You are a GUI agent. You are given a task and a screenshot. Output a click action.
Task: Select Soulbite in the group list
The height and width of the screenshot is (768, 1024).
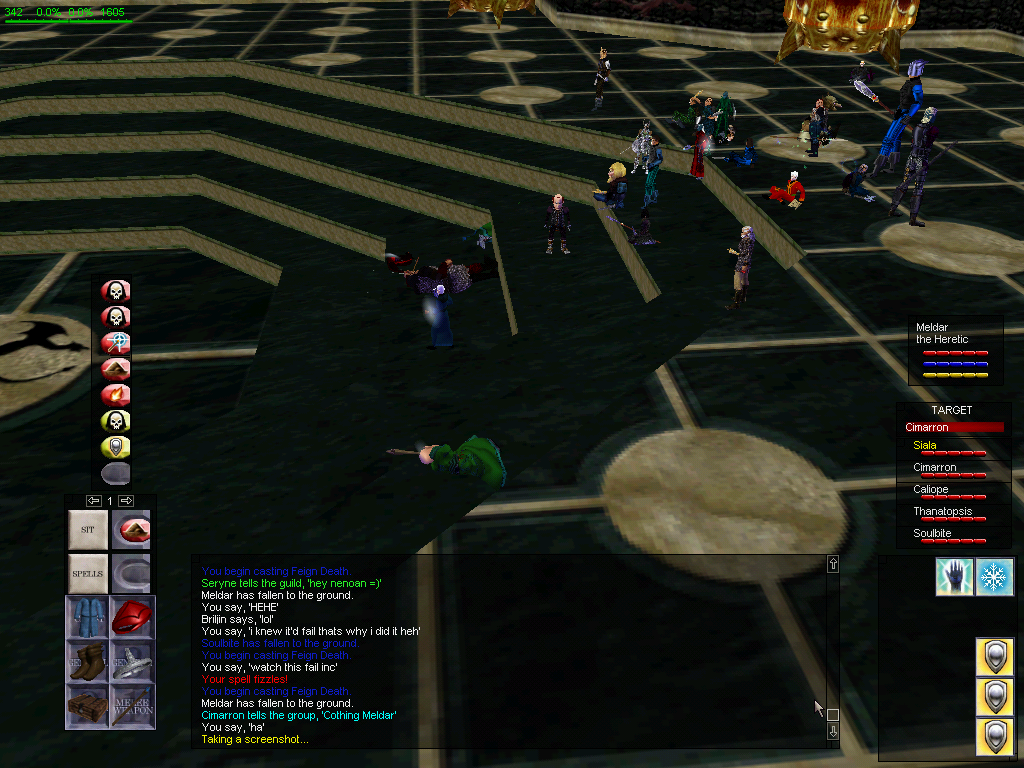tap(932, 534)
